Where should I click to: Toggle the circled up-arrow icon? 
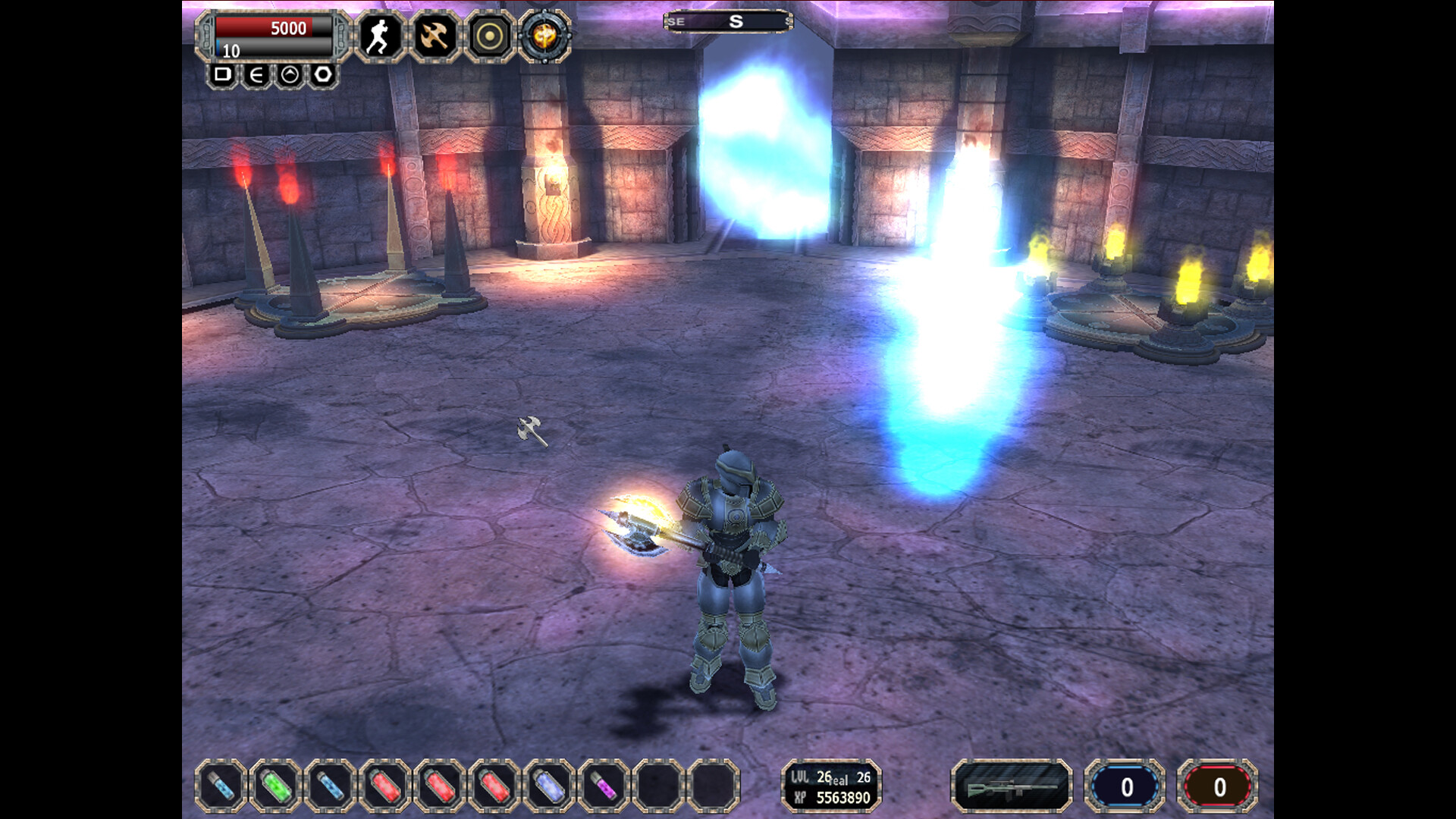pos(290,74)
